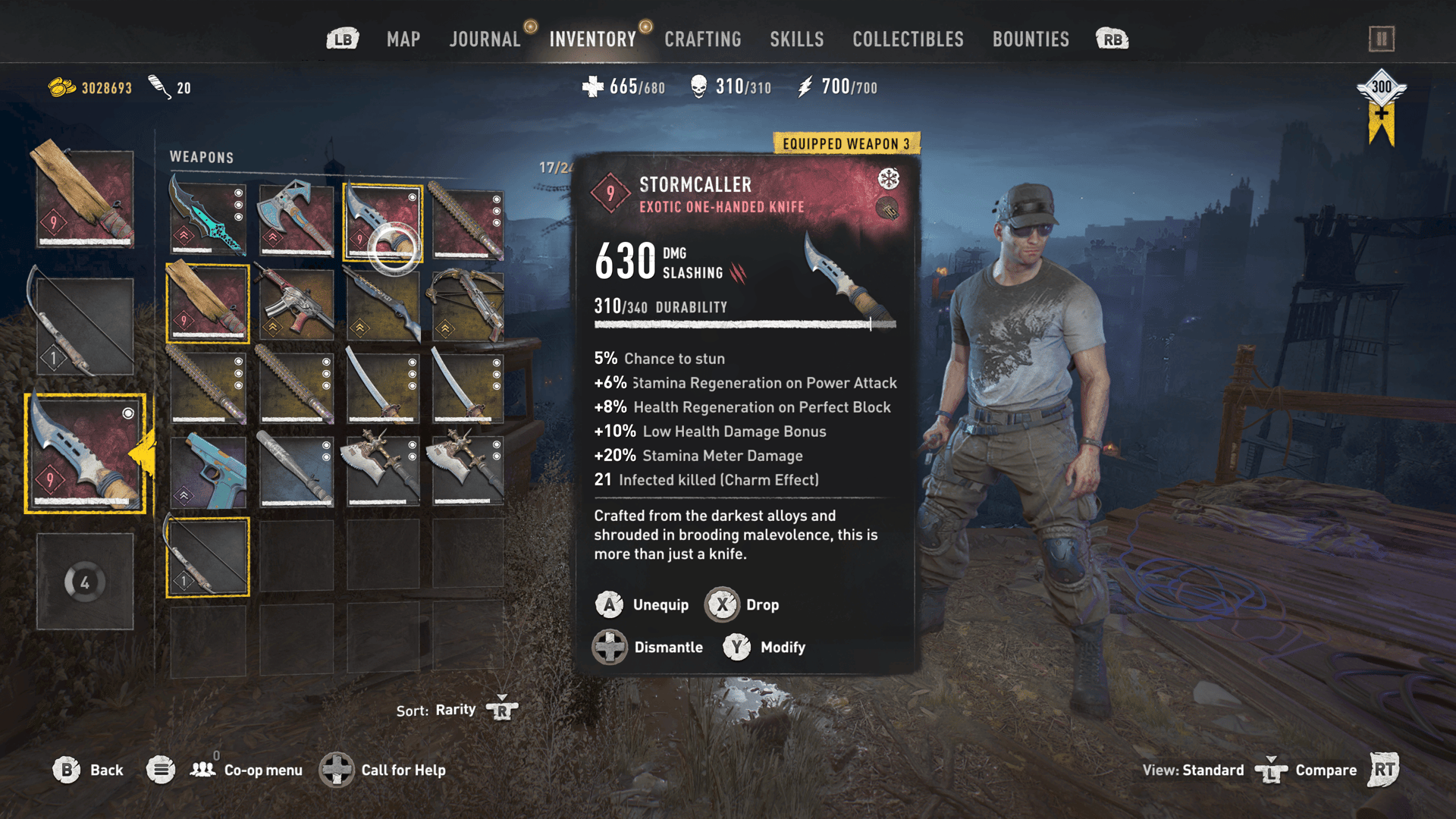Image resolution: width=1456 pixels, height=819 pixels.
Task: Switch to the Map tab
Action: [403, 39]
